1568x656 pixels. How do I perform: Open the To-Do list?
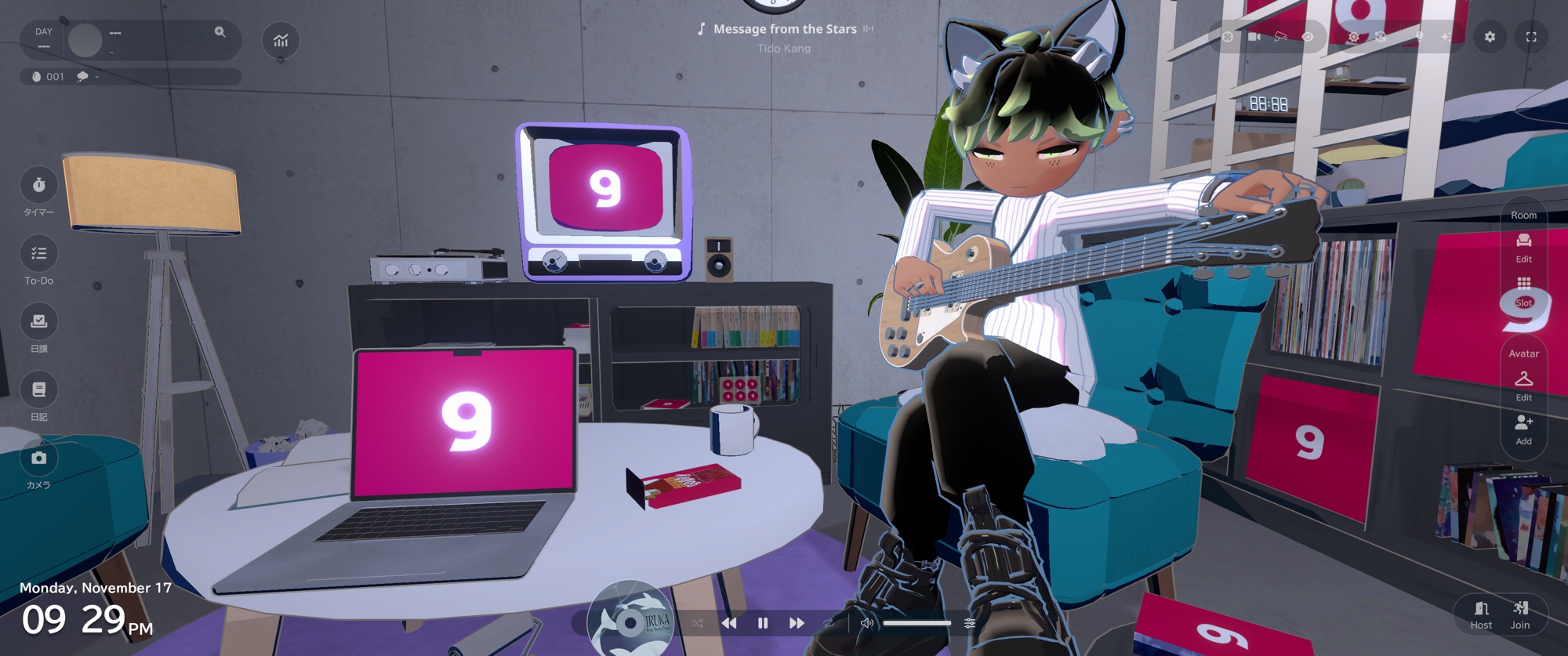click(38, 254)
